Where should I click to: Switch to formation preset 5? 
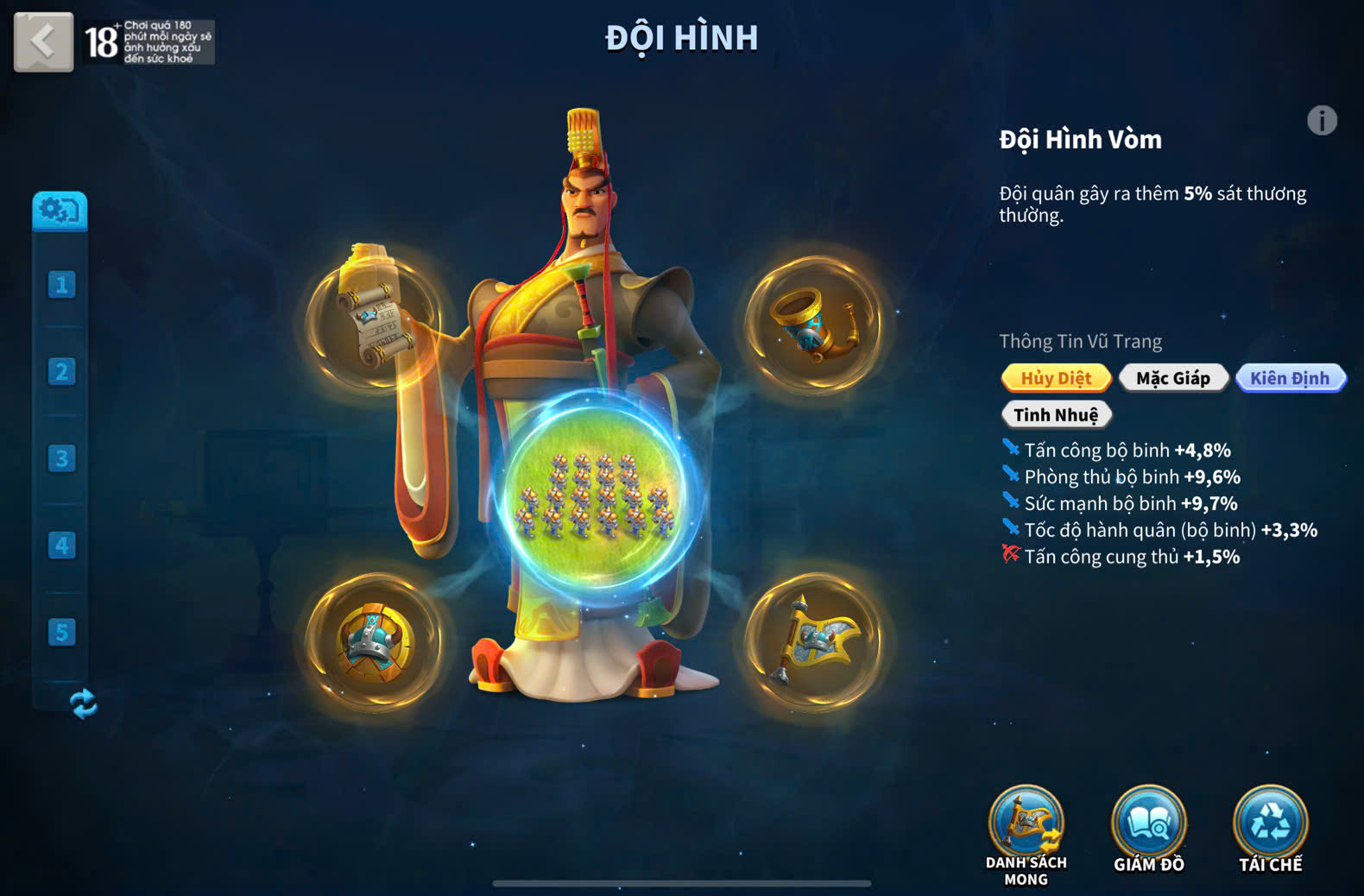(x=61, y=633)
